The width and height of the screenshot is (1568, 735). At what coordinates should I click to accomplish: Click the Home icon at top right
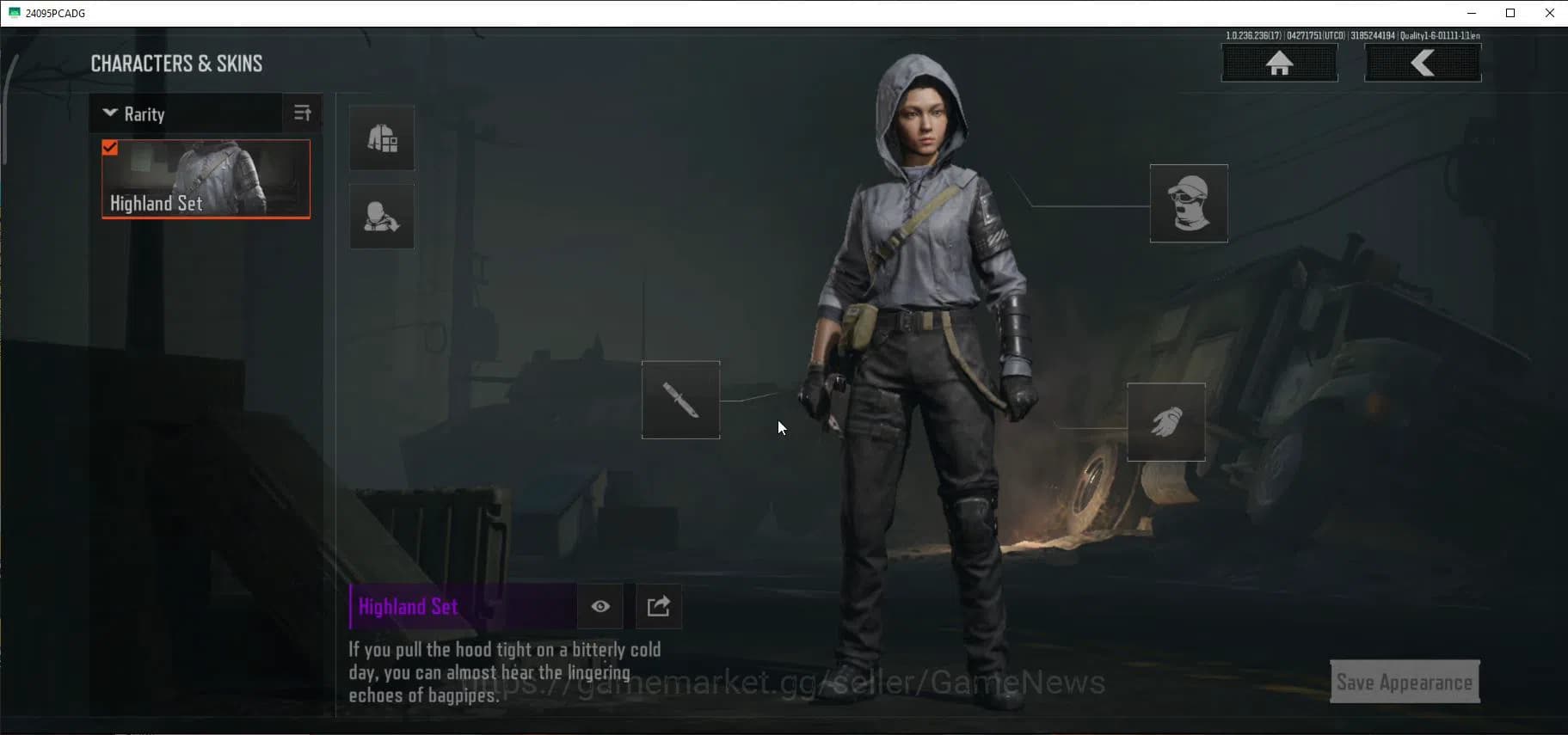pyautogui.click(x=1279, y=62)
